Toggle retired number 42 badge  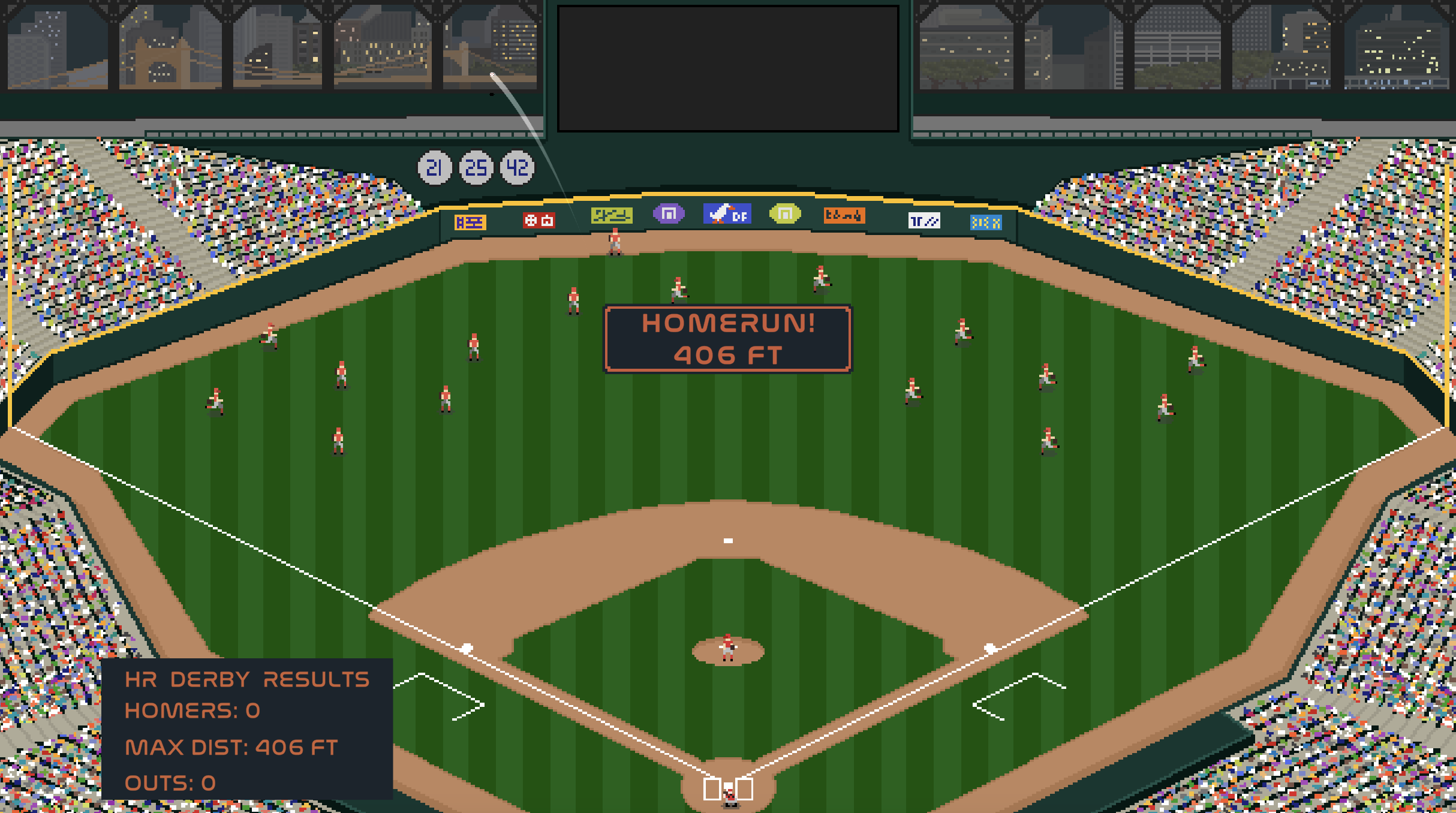[x=516, y=168]
